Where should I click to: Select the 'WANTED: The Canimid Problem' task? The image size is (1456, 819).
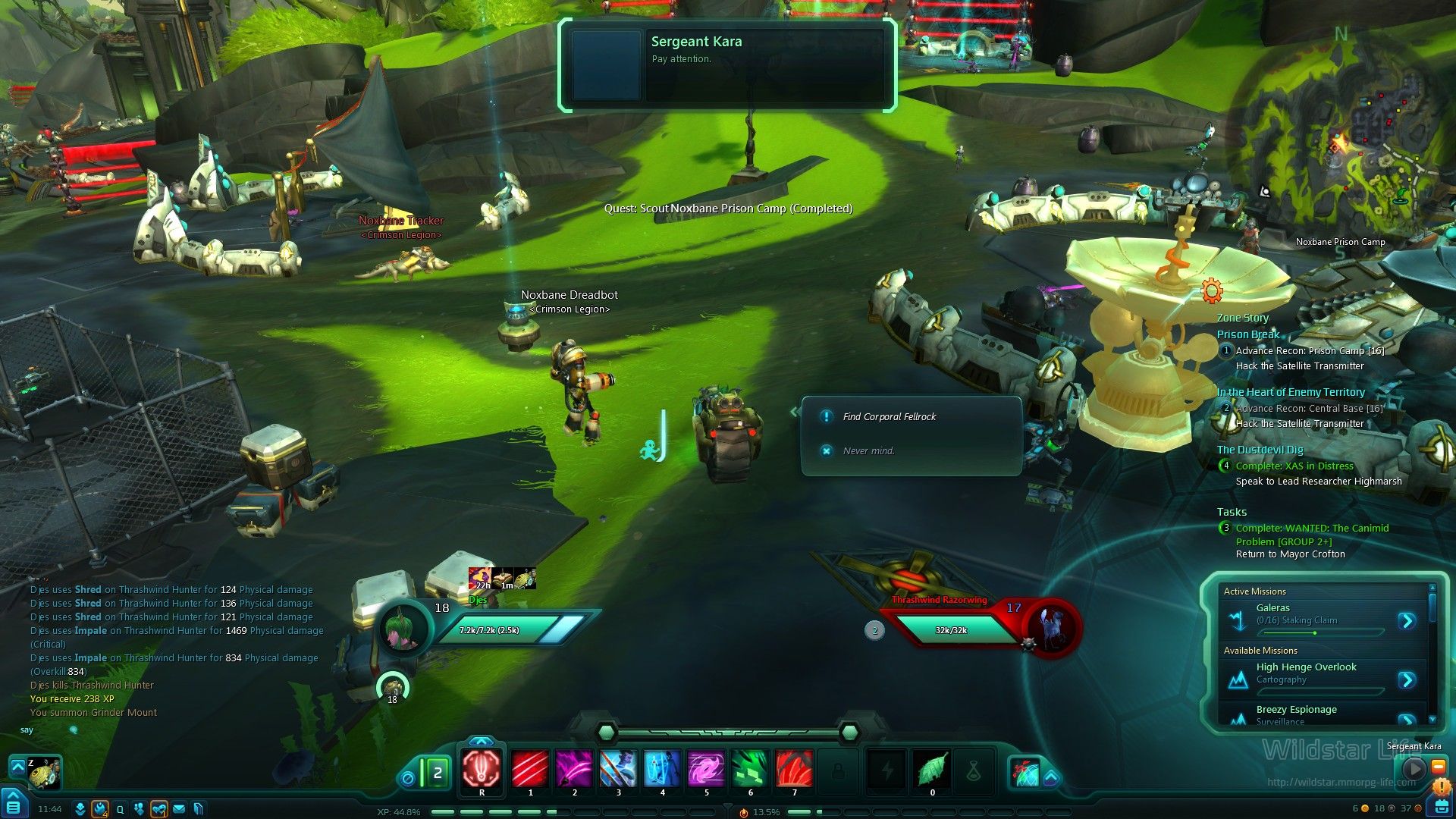click(1312, 529)
